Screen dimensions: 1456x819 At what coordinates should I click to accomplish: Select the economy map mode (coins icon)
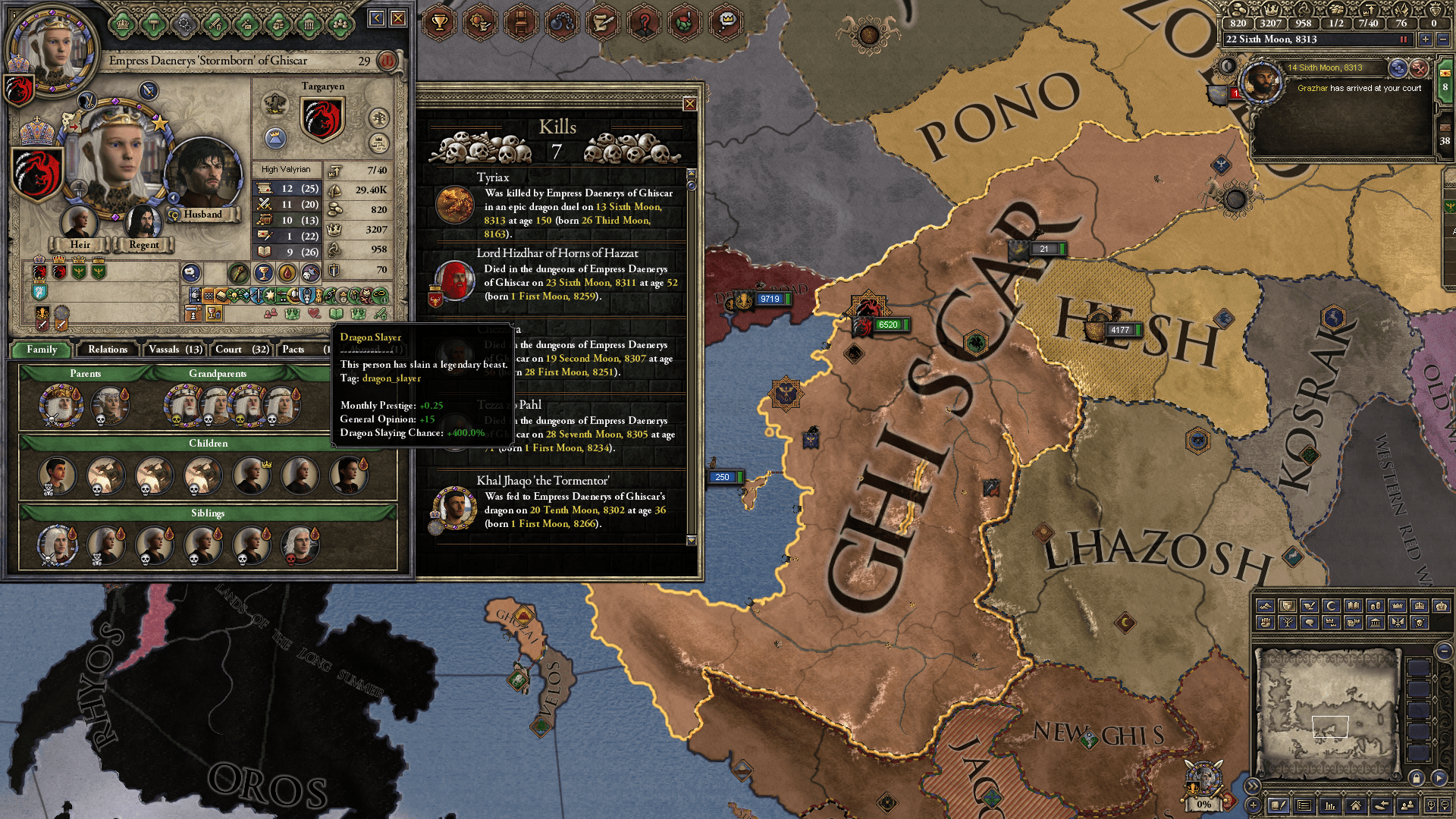[1376, 606]
